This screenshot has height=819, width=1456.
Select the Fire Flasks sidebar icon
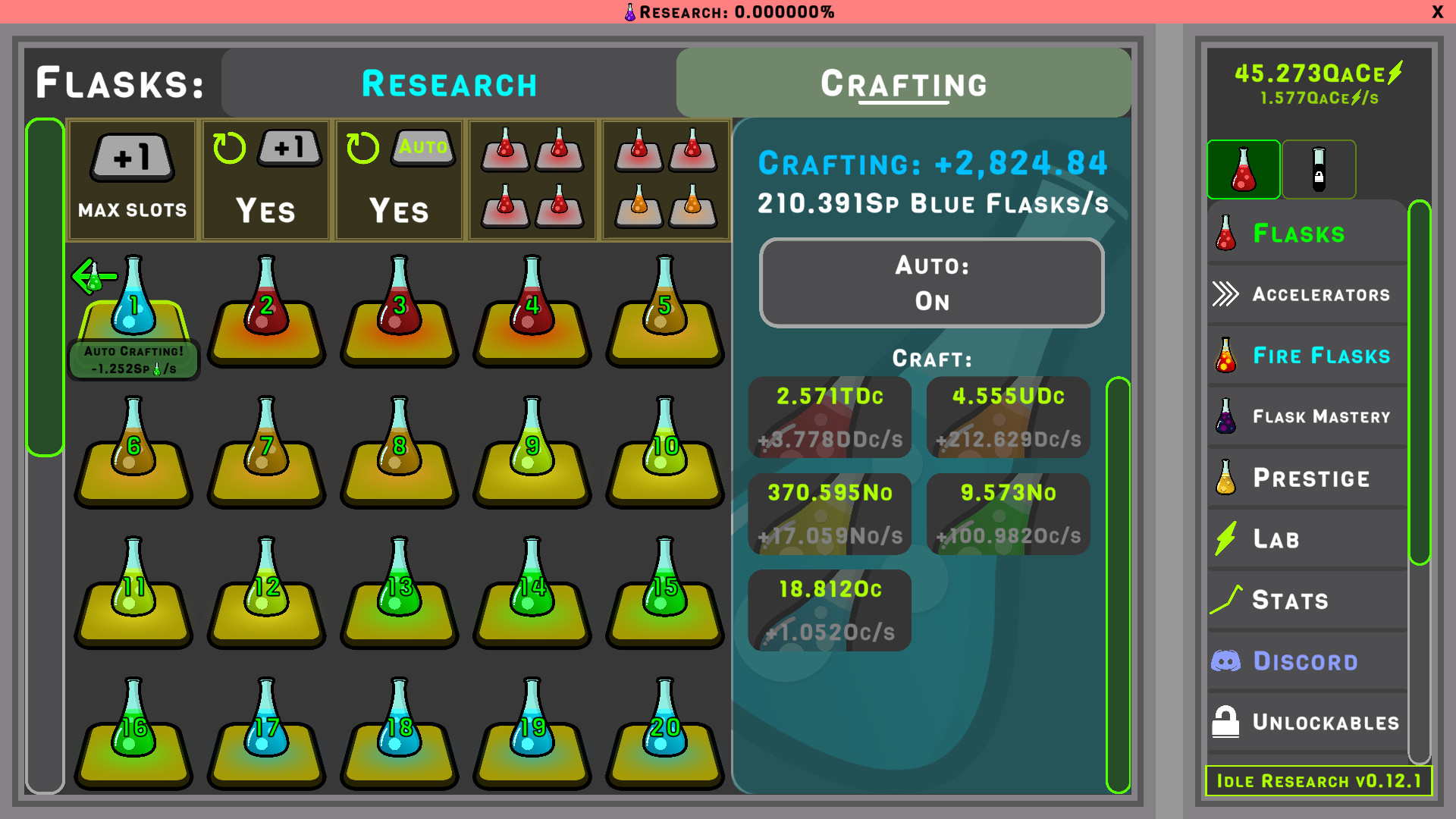click(x=1304, y=355)
